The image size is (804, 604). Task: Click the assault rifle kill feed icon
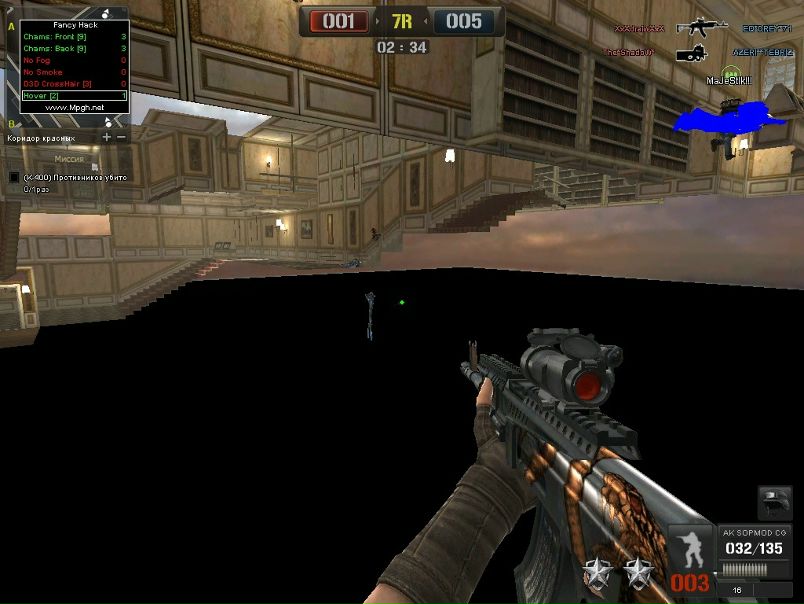point(701,29)
